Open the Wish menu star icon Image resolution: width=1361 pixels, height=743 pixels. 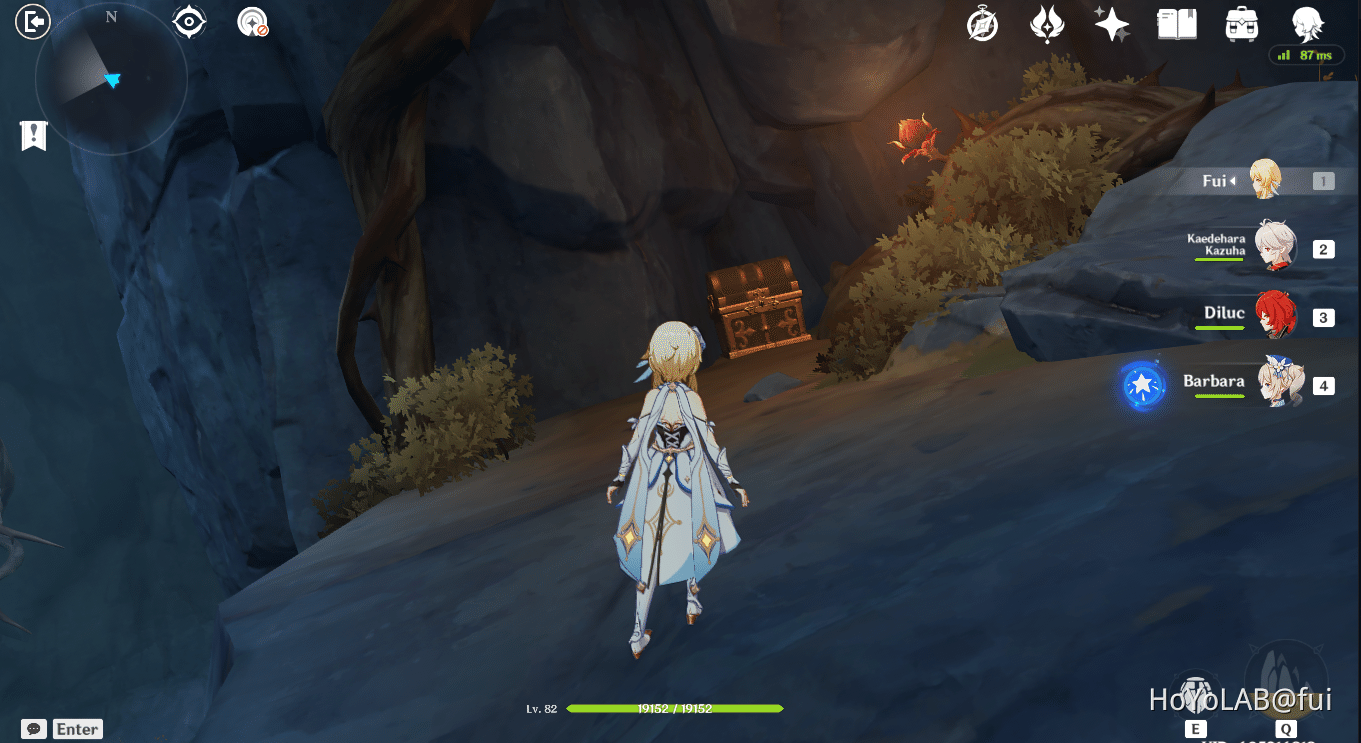pos(1111,24)
